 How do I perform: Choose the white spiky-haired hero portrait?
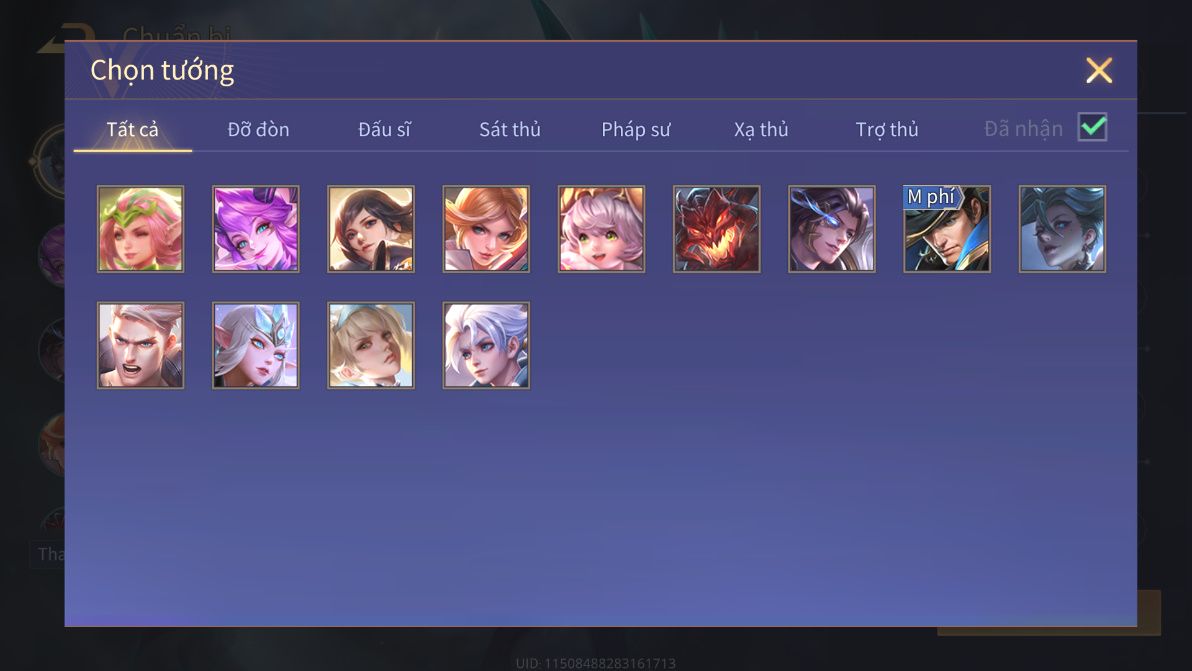486,345
